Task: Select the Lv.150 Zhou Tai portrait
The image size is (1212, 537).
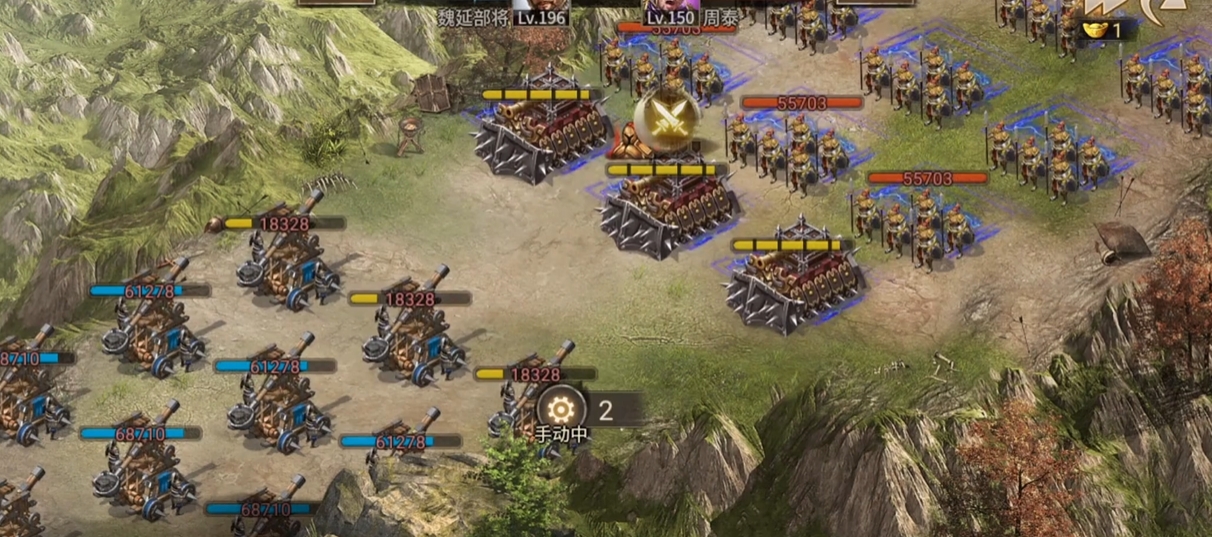Action: (x=670, y=6)
